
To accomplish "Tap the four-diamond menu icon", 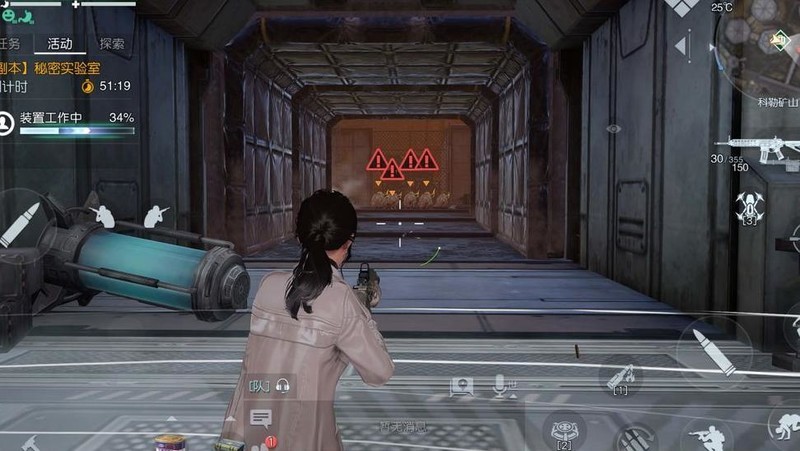I will [682, 6].
